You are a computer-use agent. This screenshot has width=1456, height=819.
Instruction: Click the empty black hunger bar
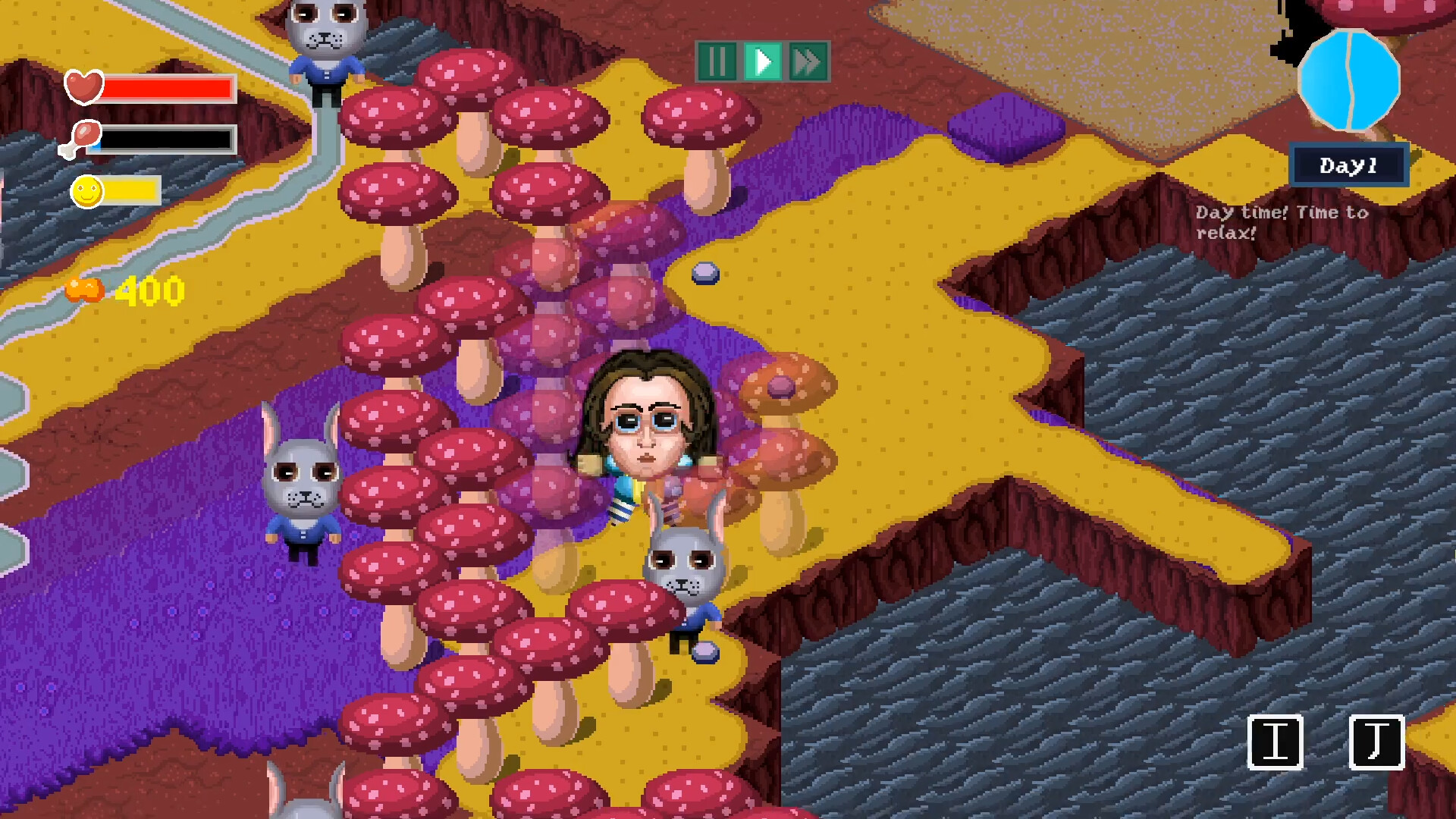[x=167, y=140]
